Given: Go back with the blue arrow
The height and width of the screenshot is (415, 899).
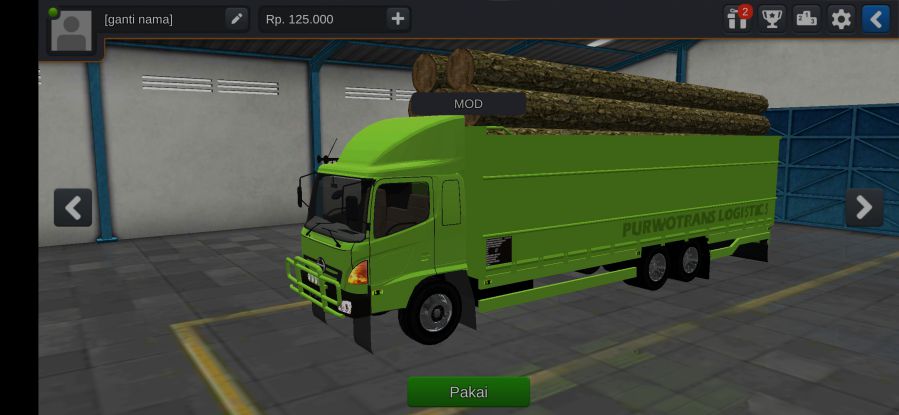Looking at the screenshot, I should tap(875, 18).
